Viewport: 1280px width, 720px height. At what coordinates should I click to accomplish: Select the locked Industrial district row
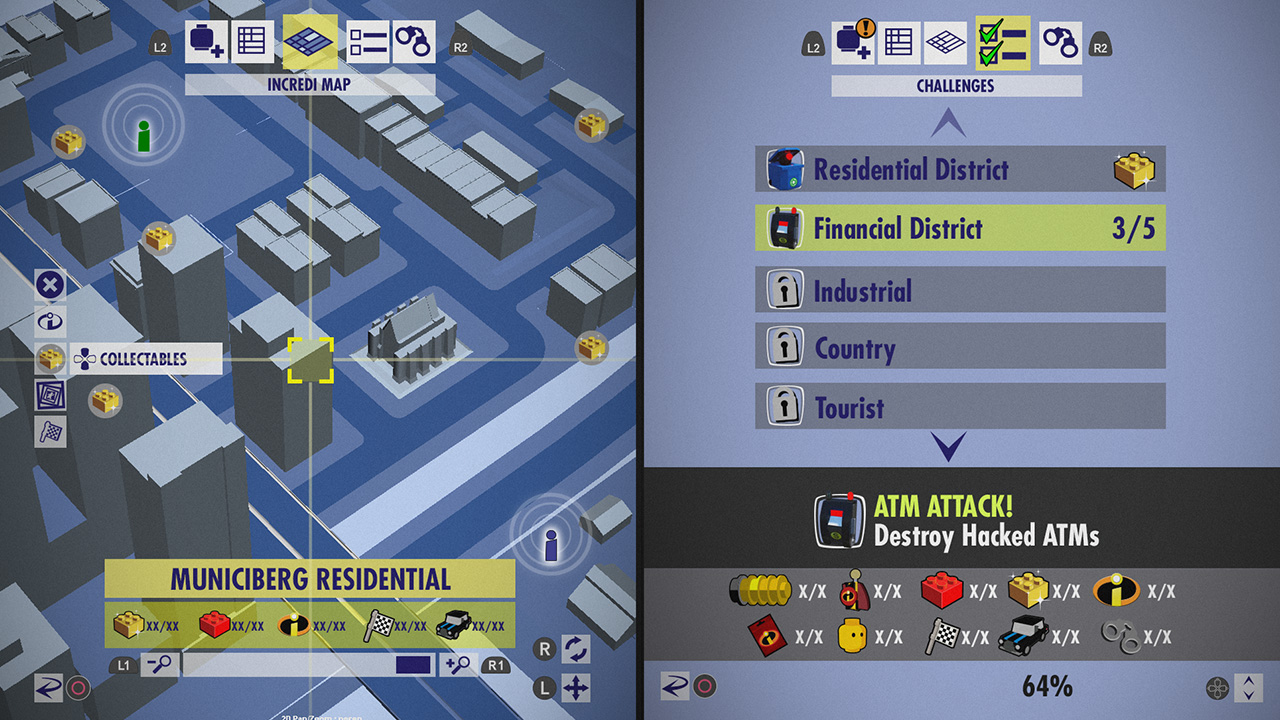[960, 291]
